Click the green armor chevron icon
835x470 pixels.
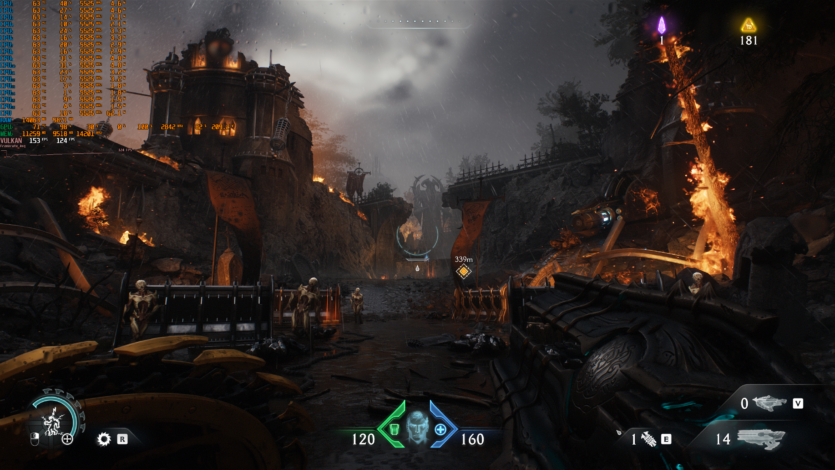[x=393, y=425]
